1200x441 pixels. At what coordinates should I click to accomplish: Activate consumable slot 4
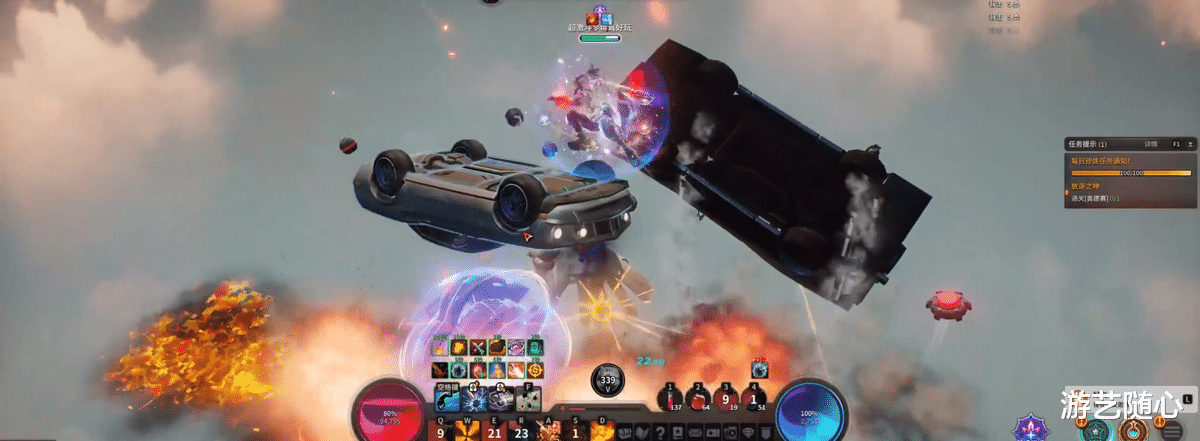(753, 399)
